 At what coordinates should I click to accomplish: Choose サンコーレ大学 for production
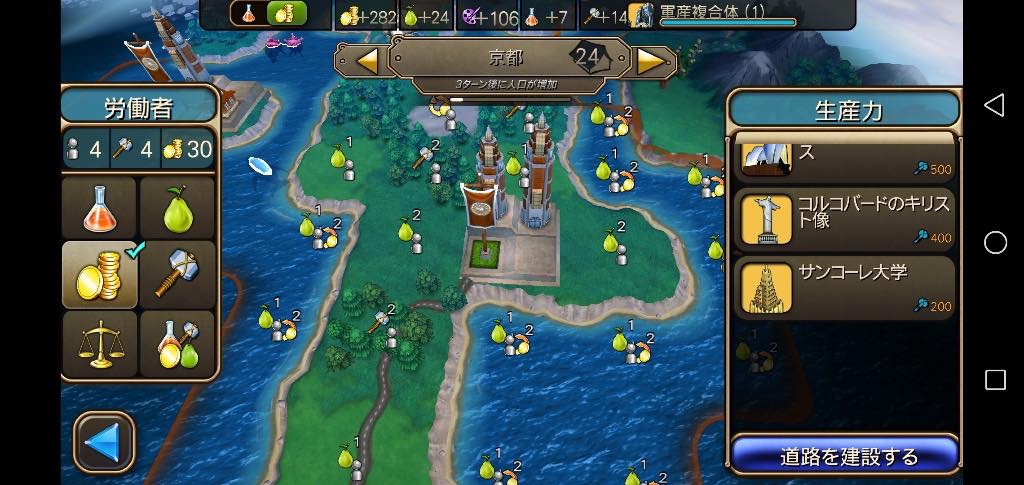(845, 288)
